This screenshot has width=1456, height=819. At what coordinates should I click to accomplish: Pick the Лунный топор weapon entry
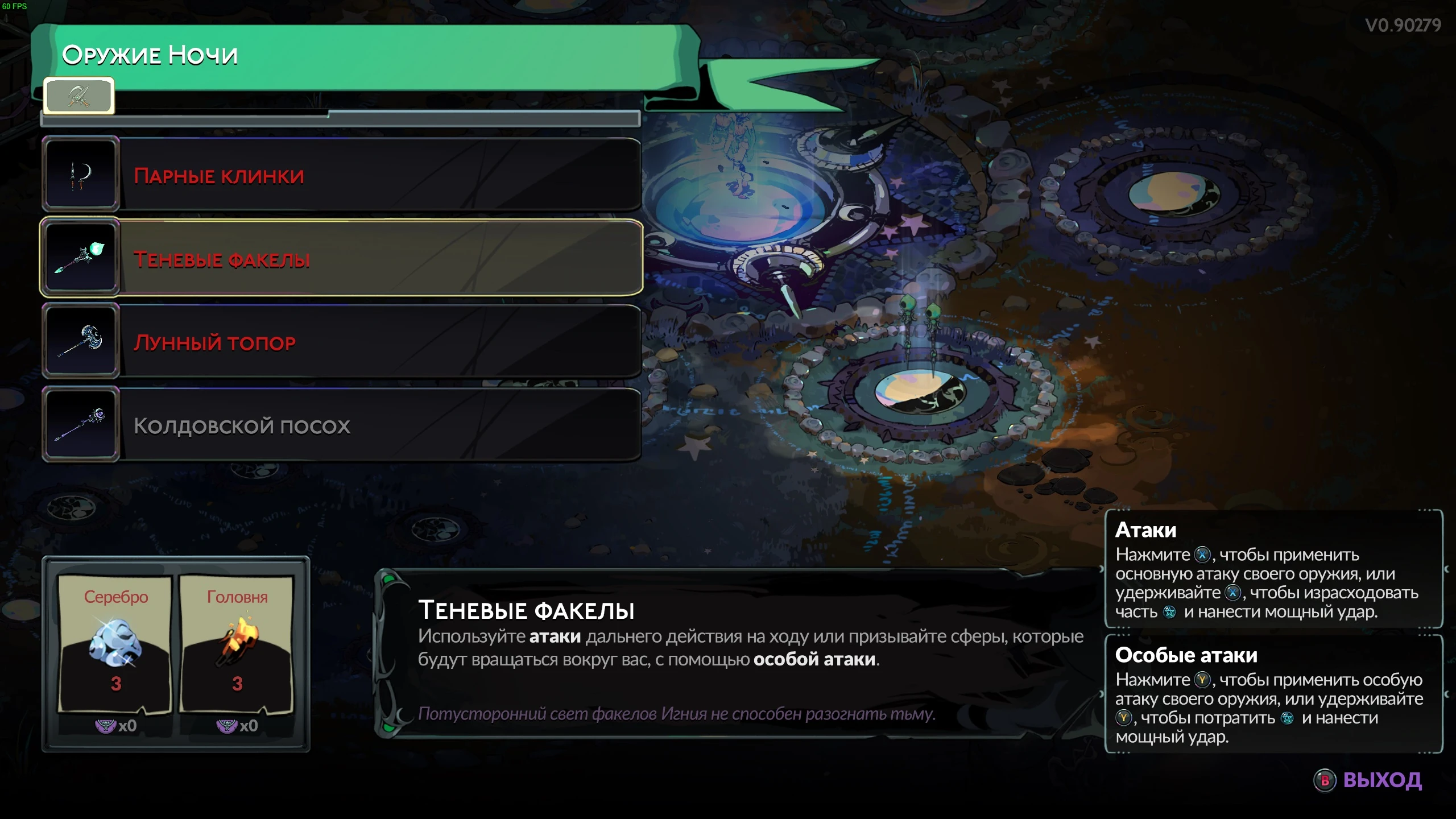[x=341, y=341]
